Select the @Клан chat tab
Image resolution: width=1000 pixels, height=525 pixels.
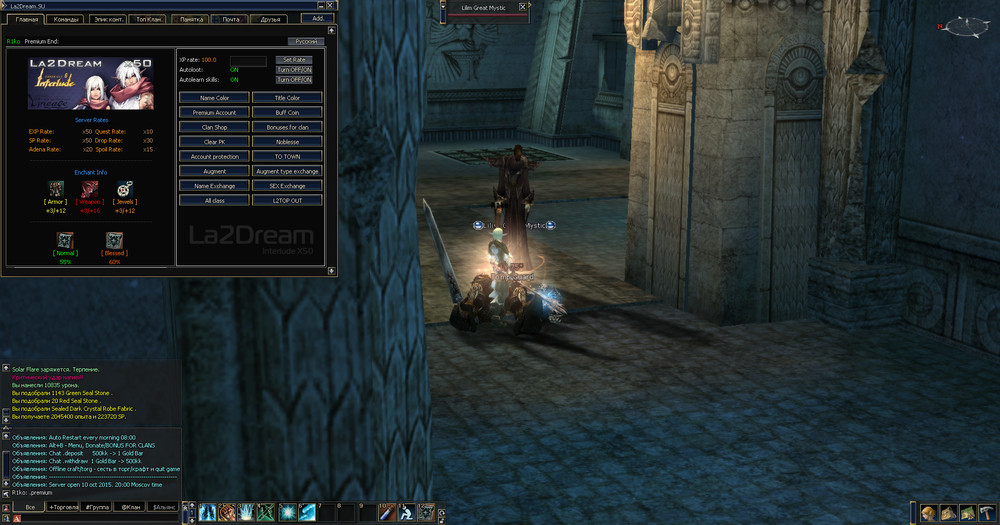tap(131, 508)
